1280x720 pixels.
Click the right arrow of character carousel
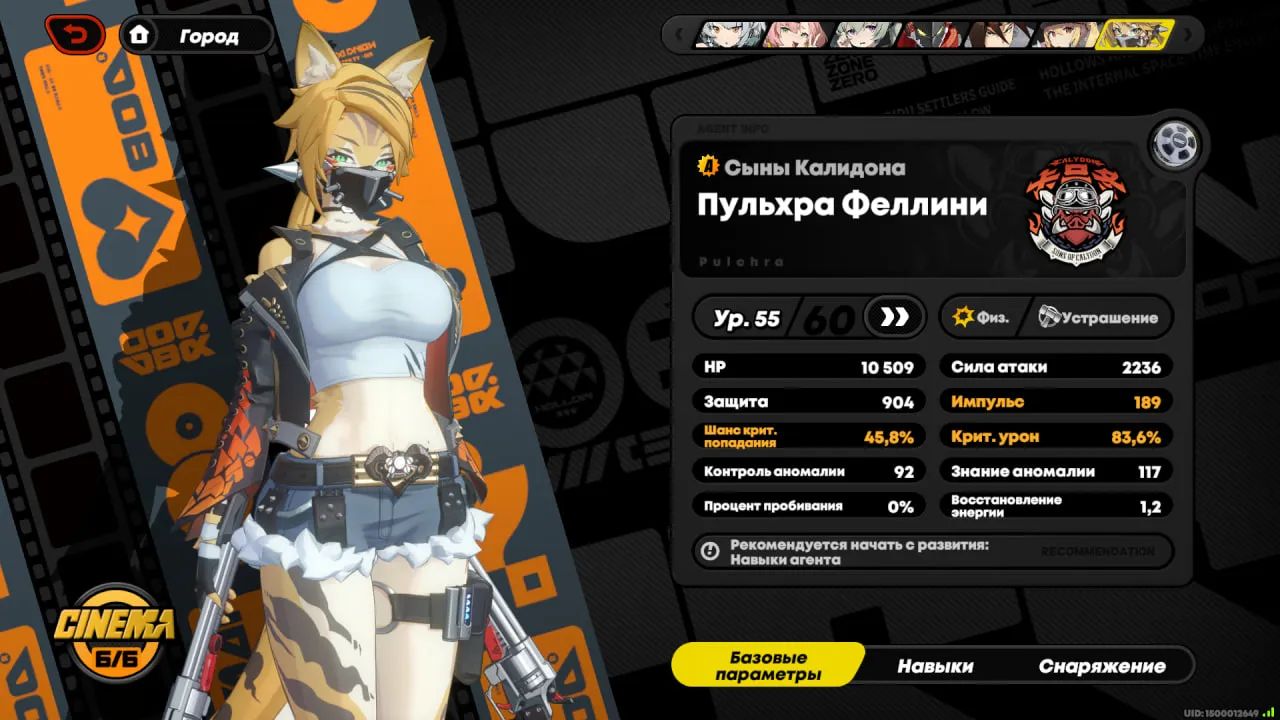click(x=1186, y=35)
